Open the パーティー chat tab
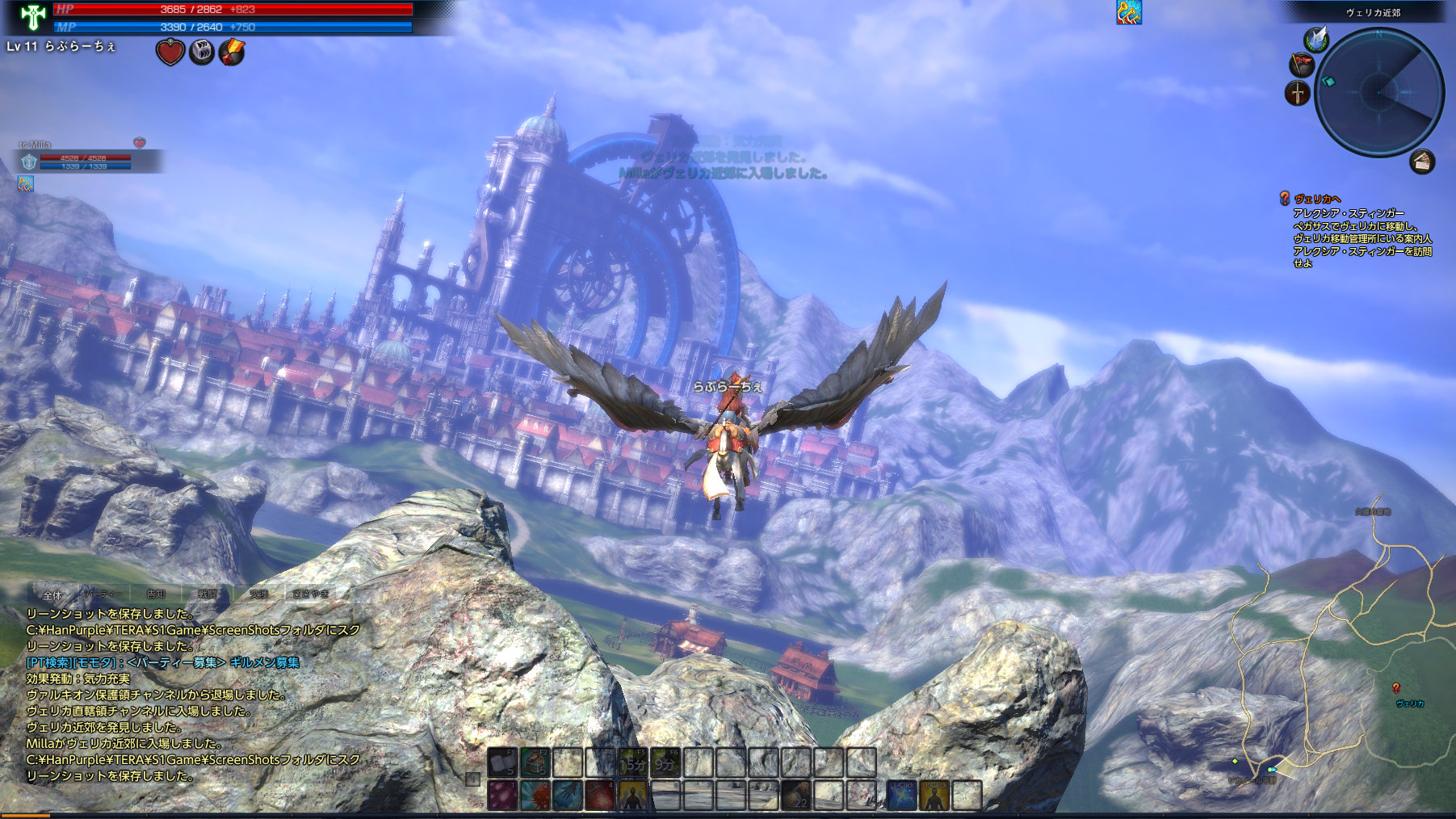Screen dimensions: 1456x819 click(x=103, y=594)
